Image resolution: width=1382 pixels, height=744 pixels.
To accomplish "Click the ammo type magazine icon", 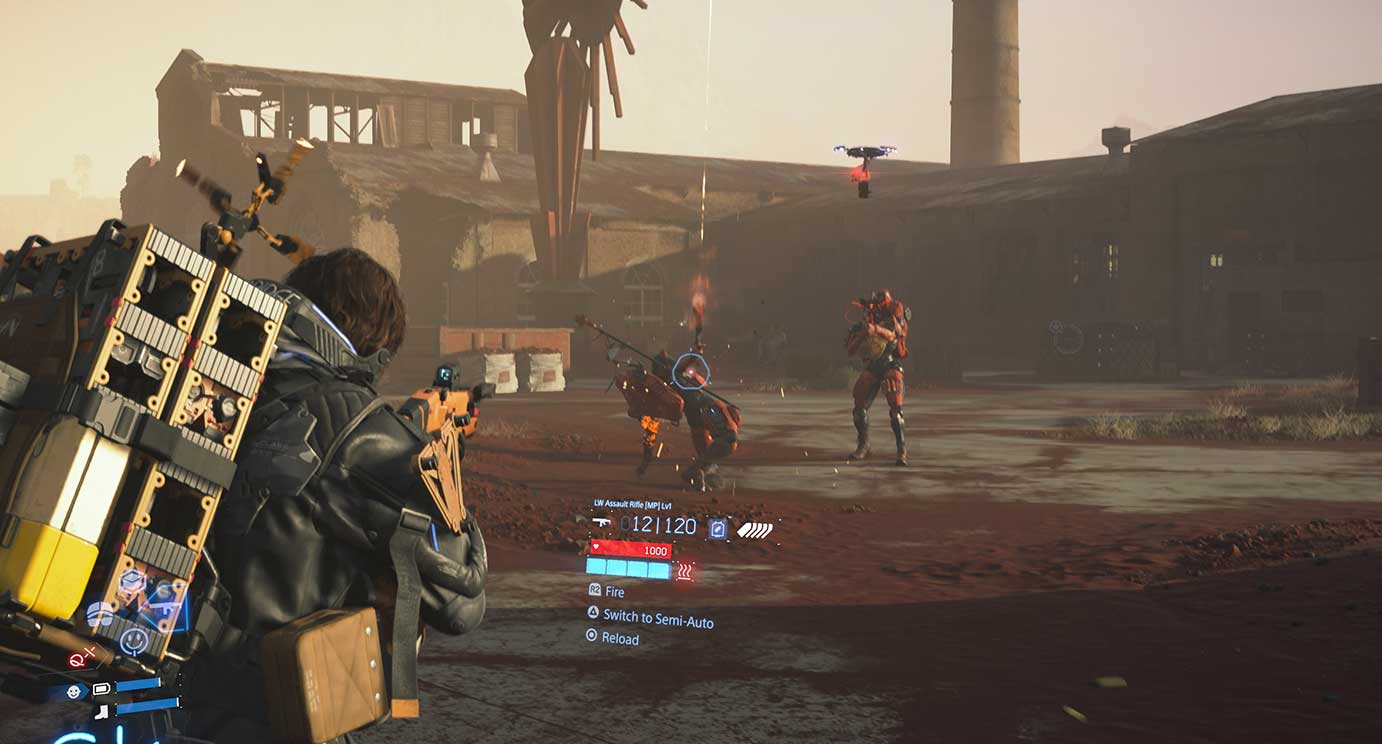I will click(x=717, y=528).
